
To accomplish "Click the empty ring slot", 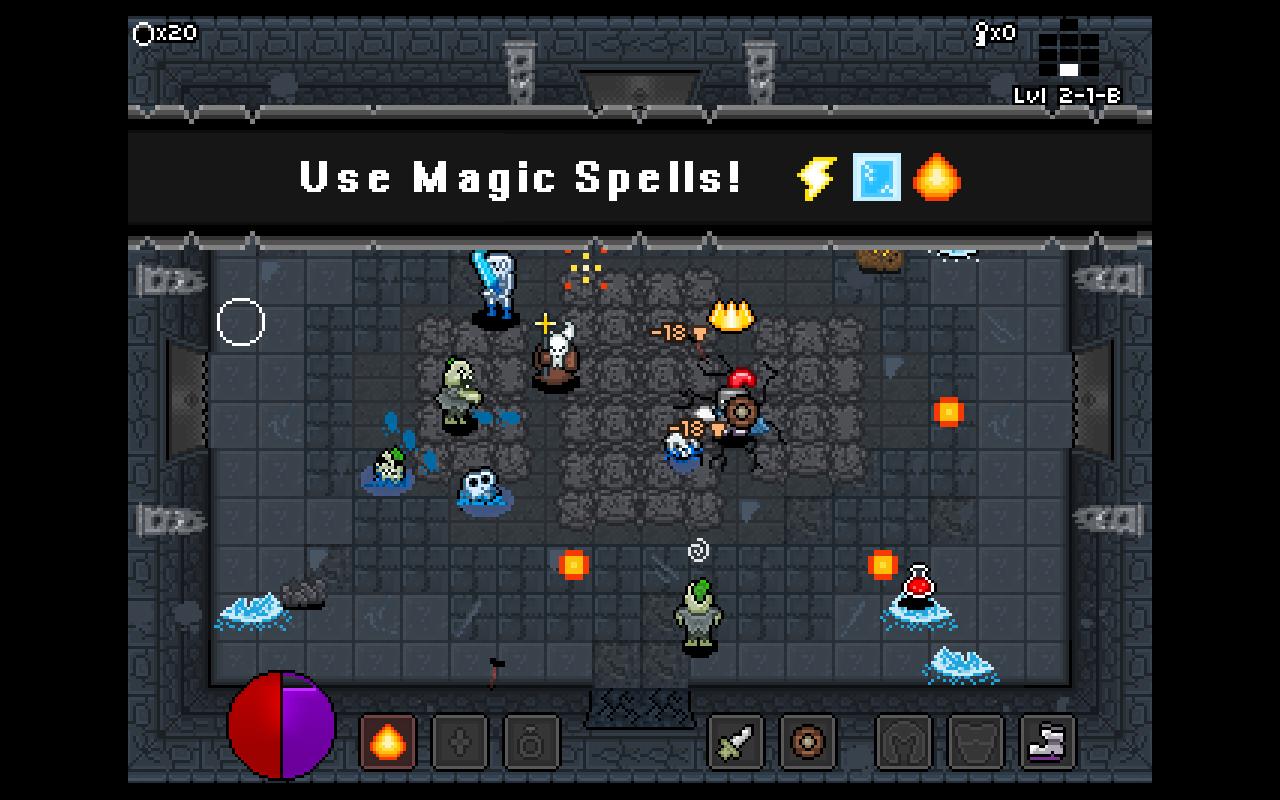I will 531,742.
